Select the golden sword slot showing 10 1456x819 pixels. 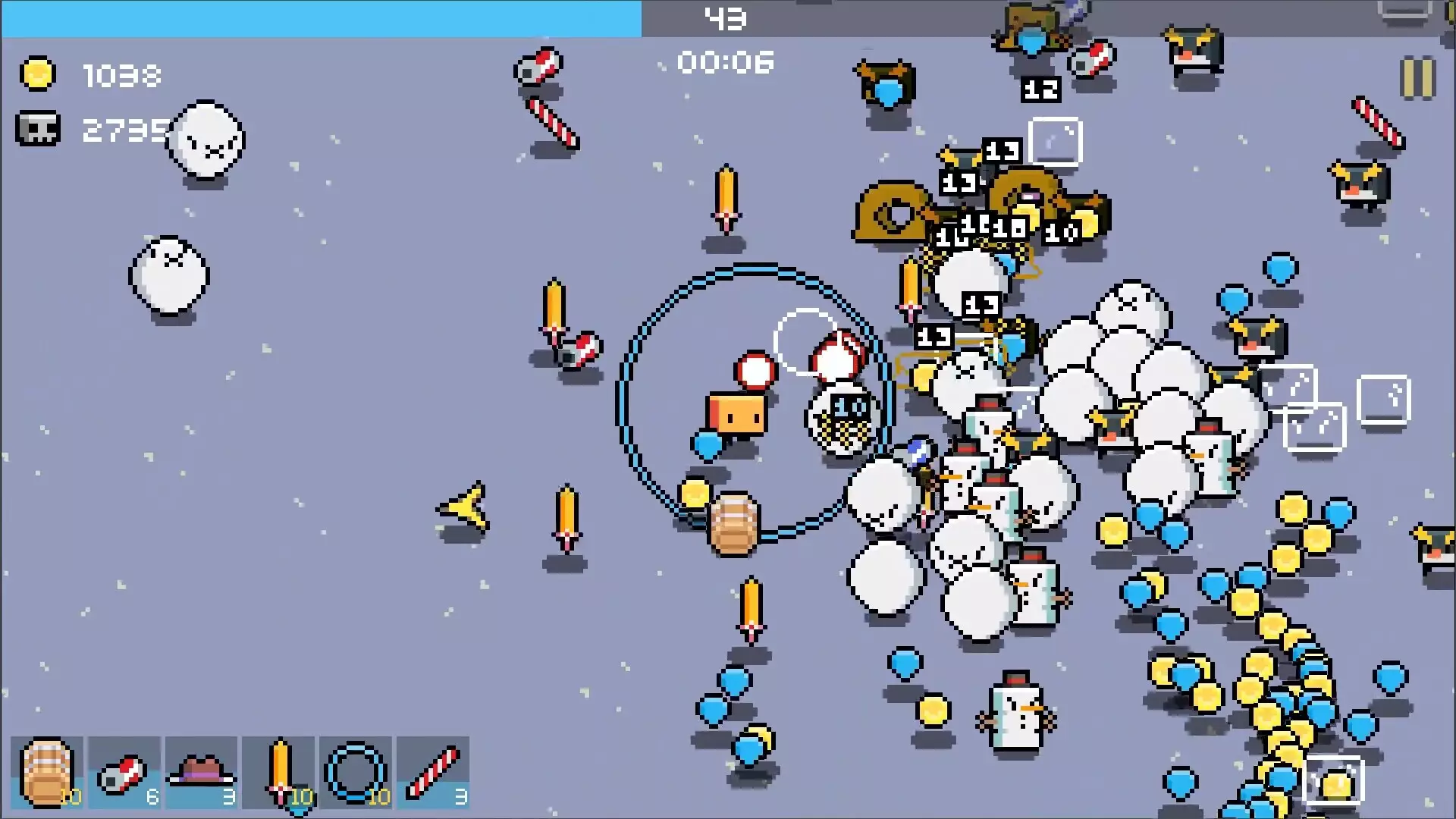point(279,772)
